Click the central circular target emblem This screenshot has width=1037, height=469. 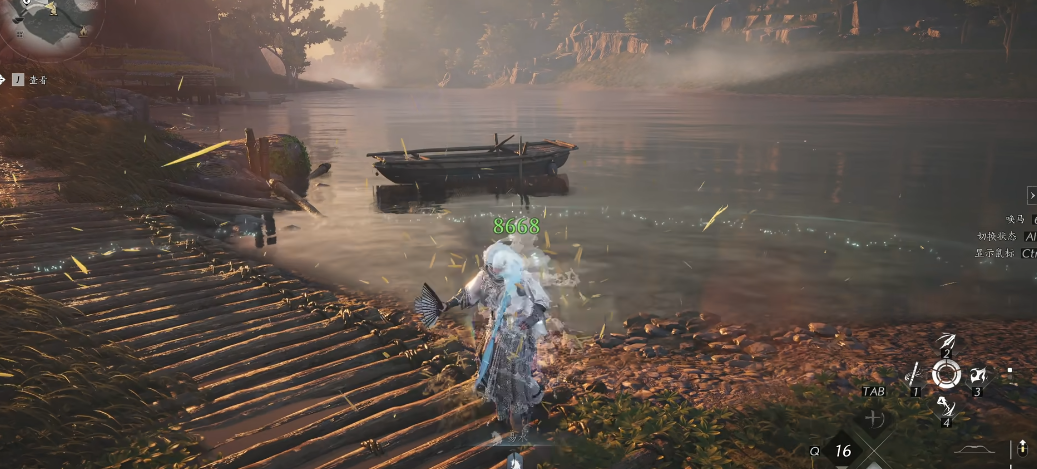tap(946, 375)
